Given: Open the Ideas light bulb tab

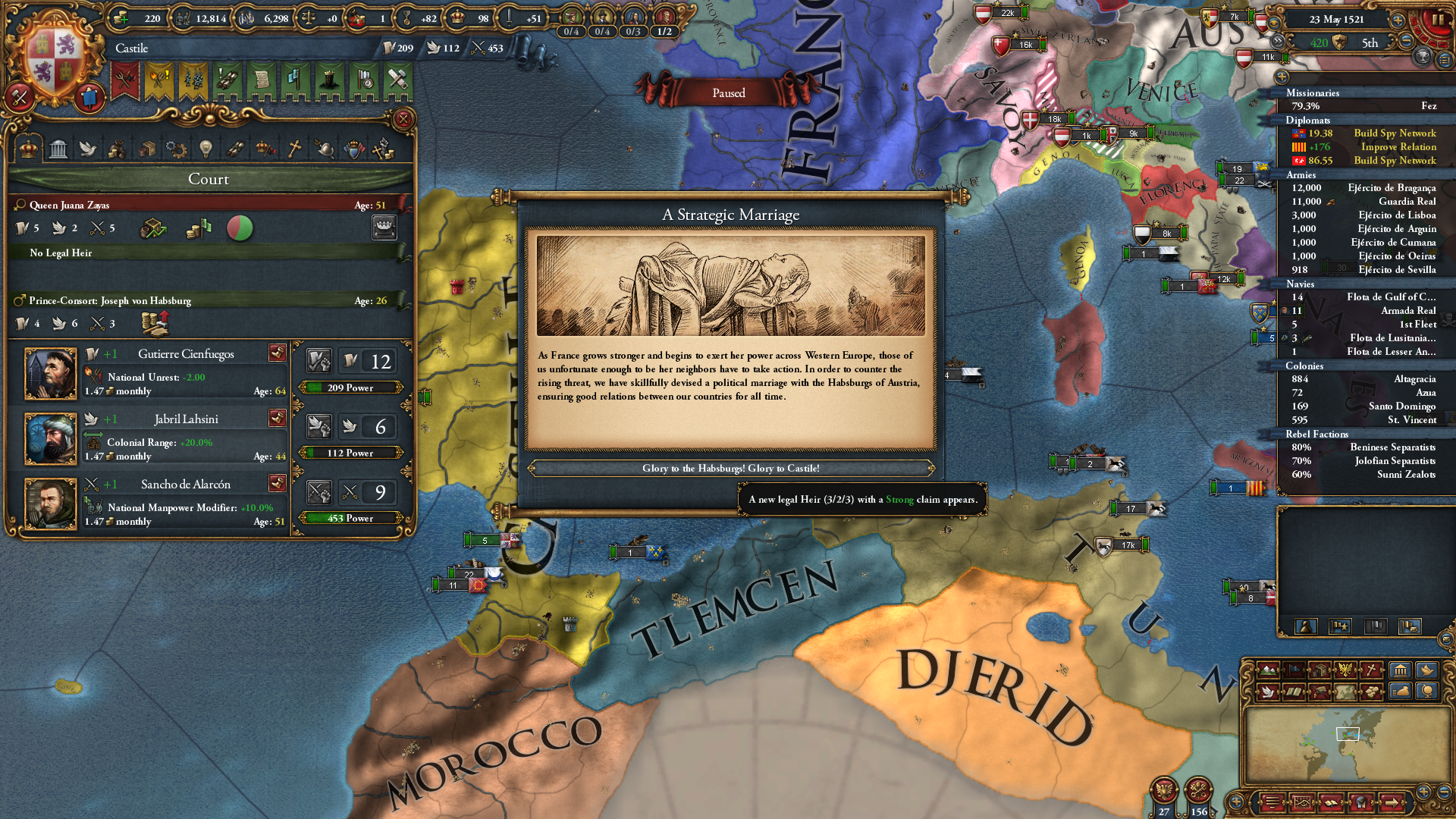Looking at the screenshot, I should coord(206,149).
